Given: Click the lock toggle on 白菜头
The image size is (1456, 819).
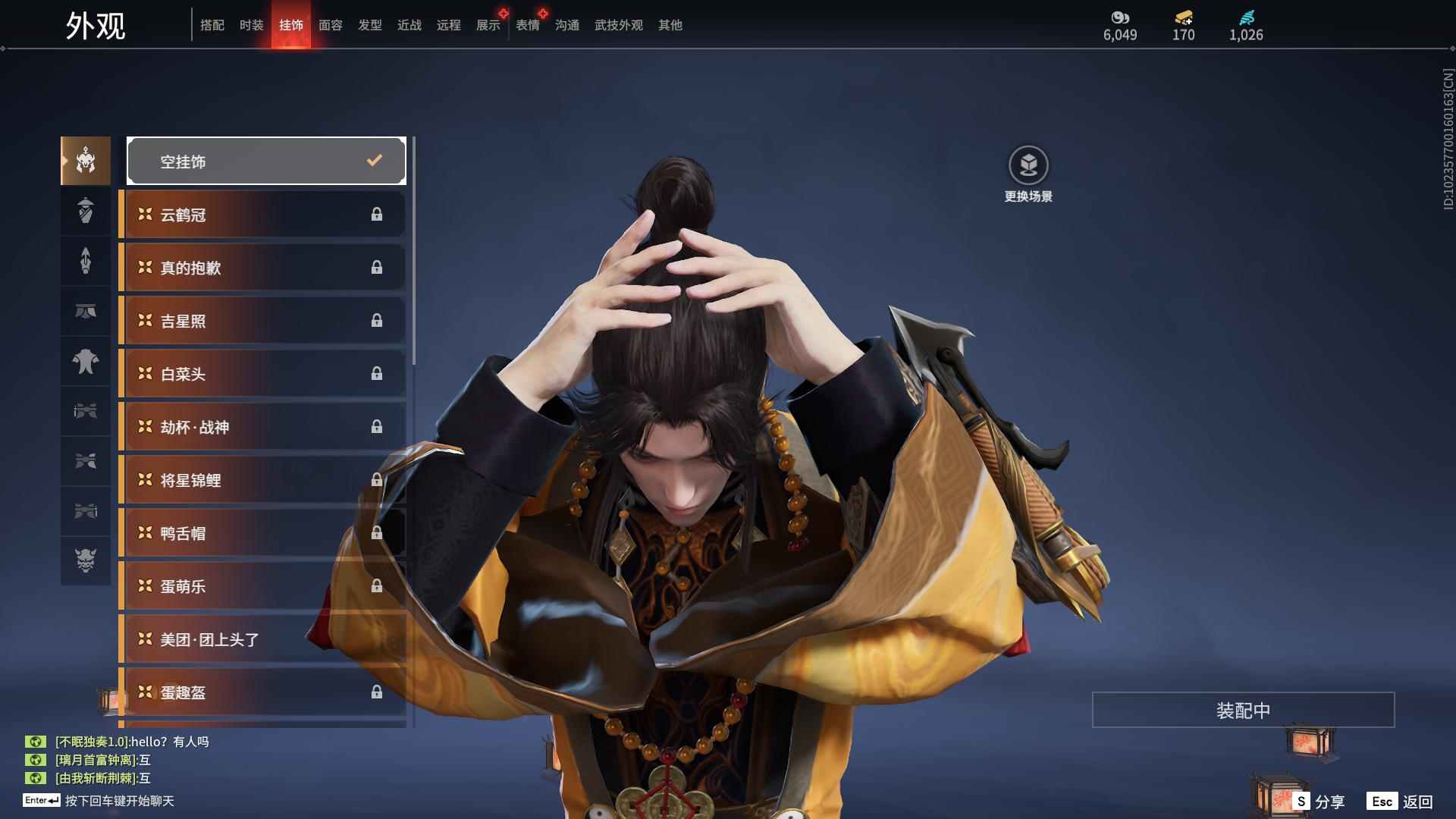Looking at the screenshot, I should click(377, 374).
